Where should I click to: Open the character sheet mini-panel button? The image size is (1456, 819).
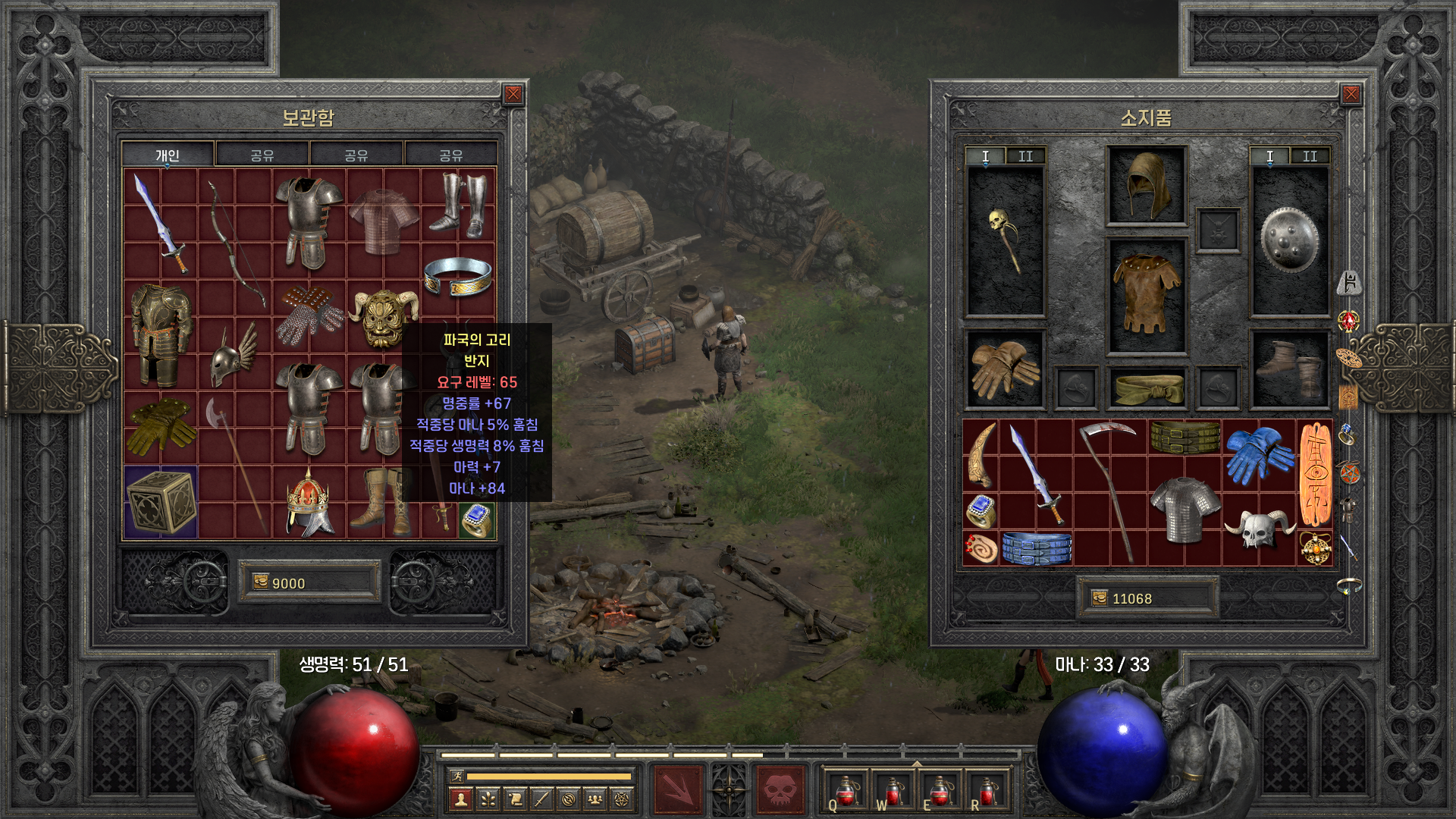pyautogui.click(x=461, y=799)
